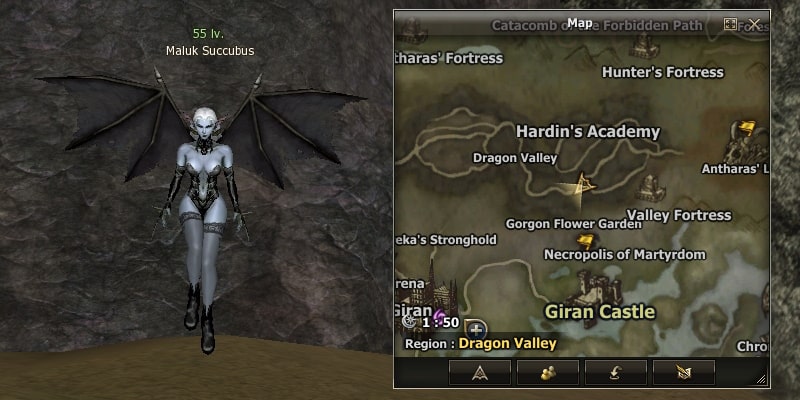Select the Gorgon Flower Garden location
Screen dimensions: 800x400
573,224
